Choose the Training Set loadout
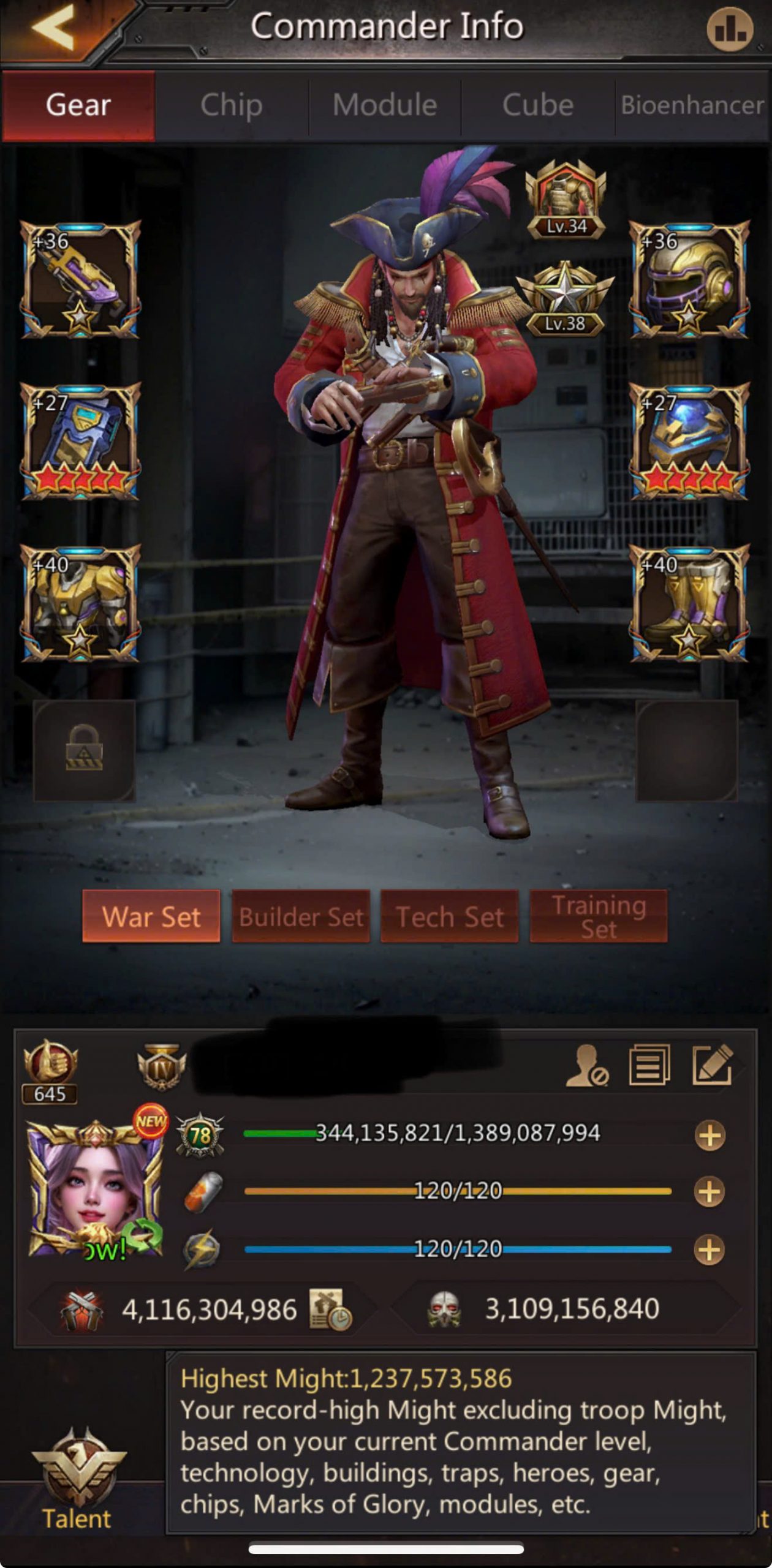Image resolution: width=772 pixels, height=1568 pixels. 599,917
